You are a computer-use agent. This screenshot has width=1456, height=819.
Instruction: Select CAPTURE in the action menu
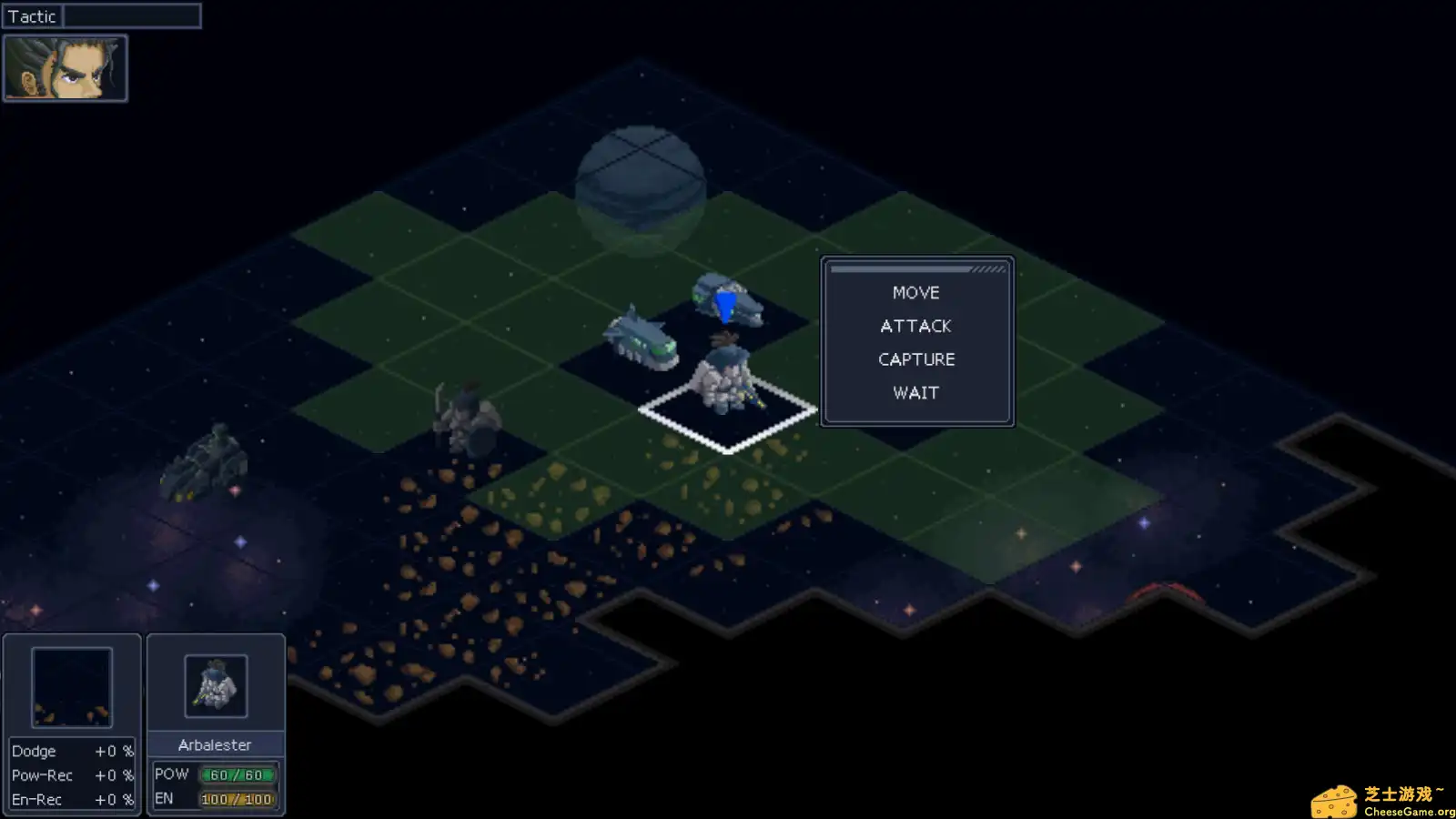915,359
